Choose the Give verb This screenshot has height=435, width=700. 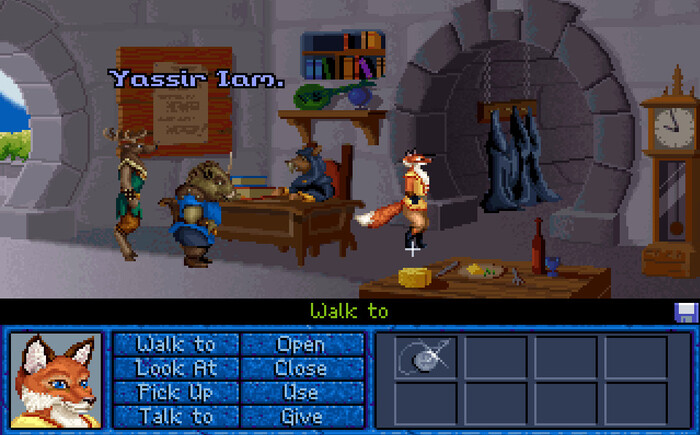[301, 416]
